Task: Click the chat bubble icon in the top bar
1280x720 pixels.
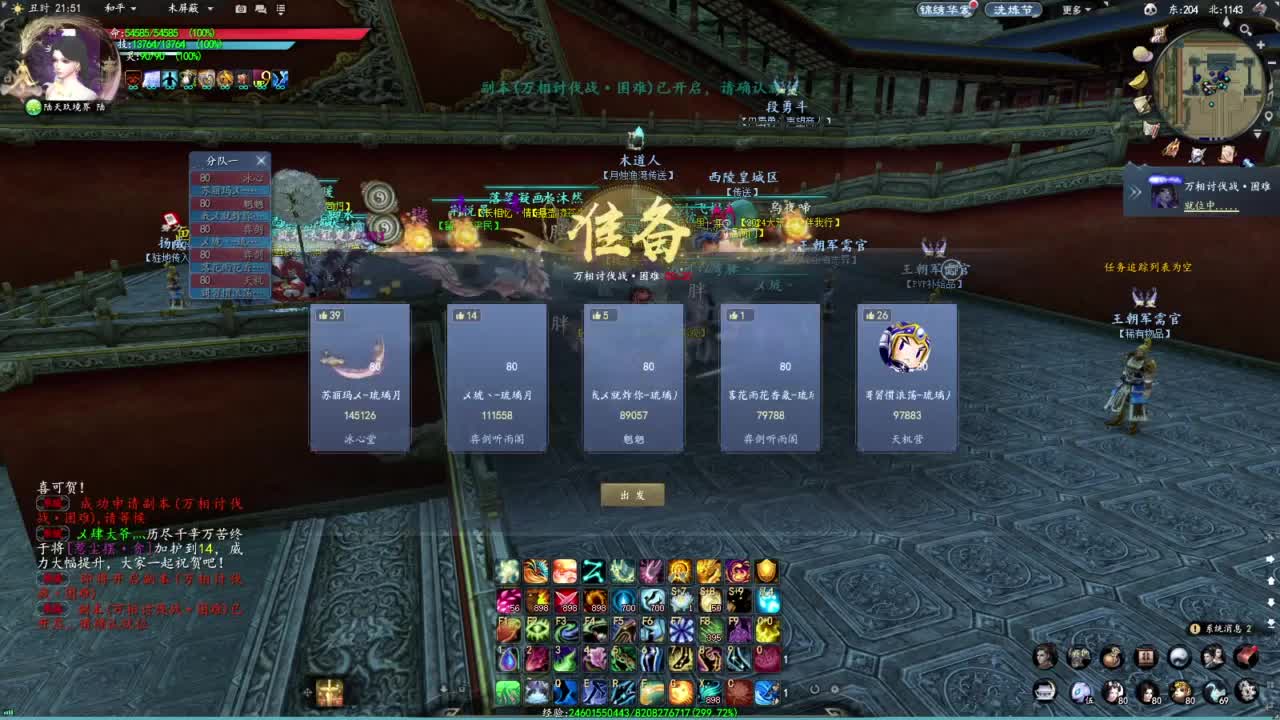Action: coord(260,10)
